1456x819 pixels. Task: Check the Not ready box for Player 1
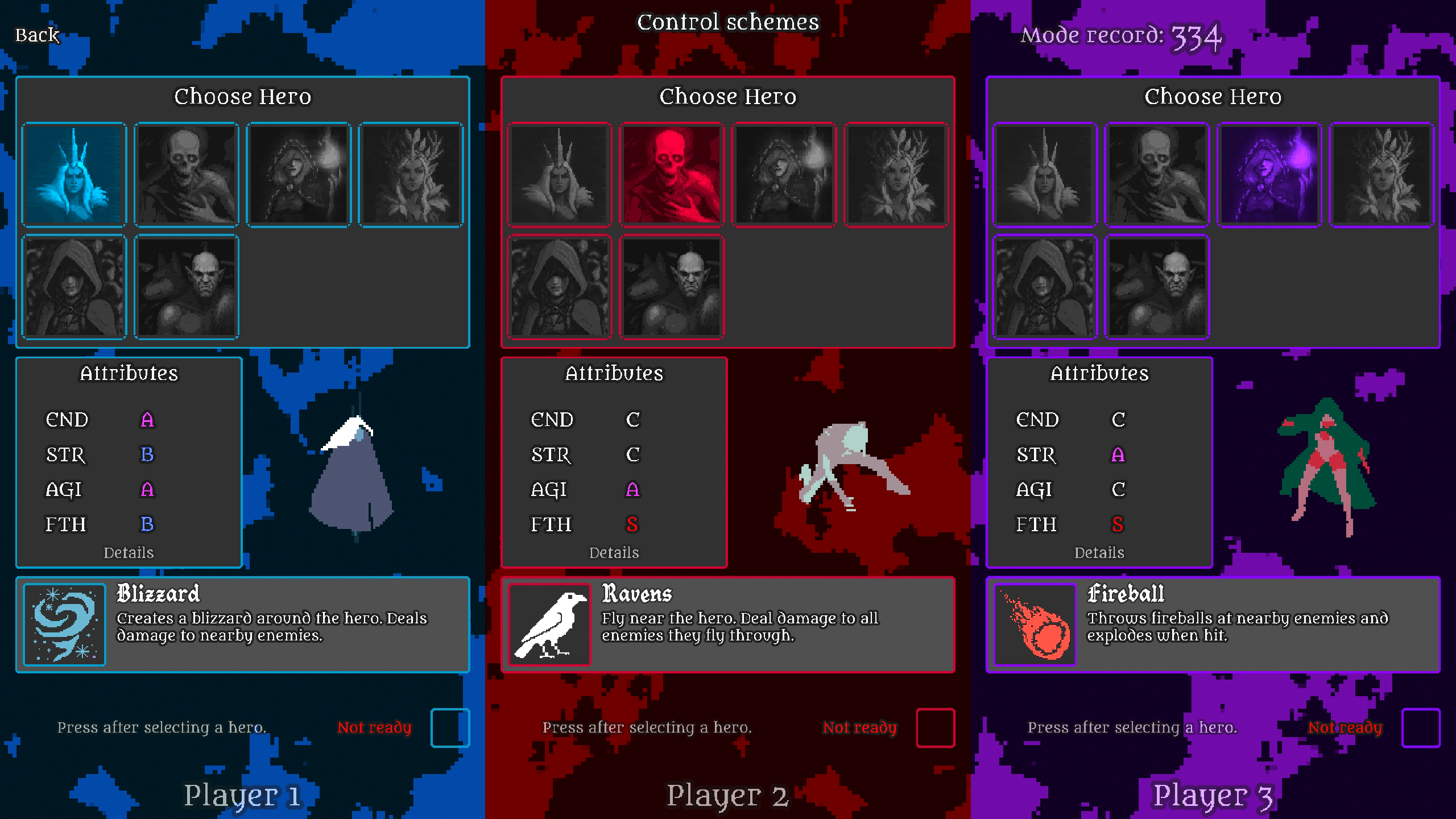[x=449, y=728]
